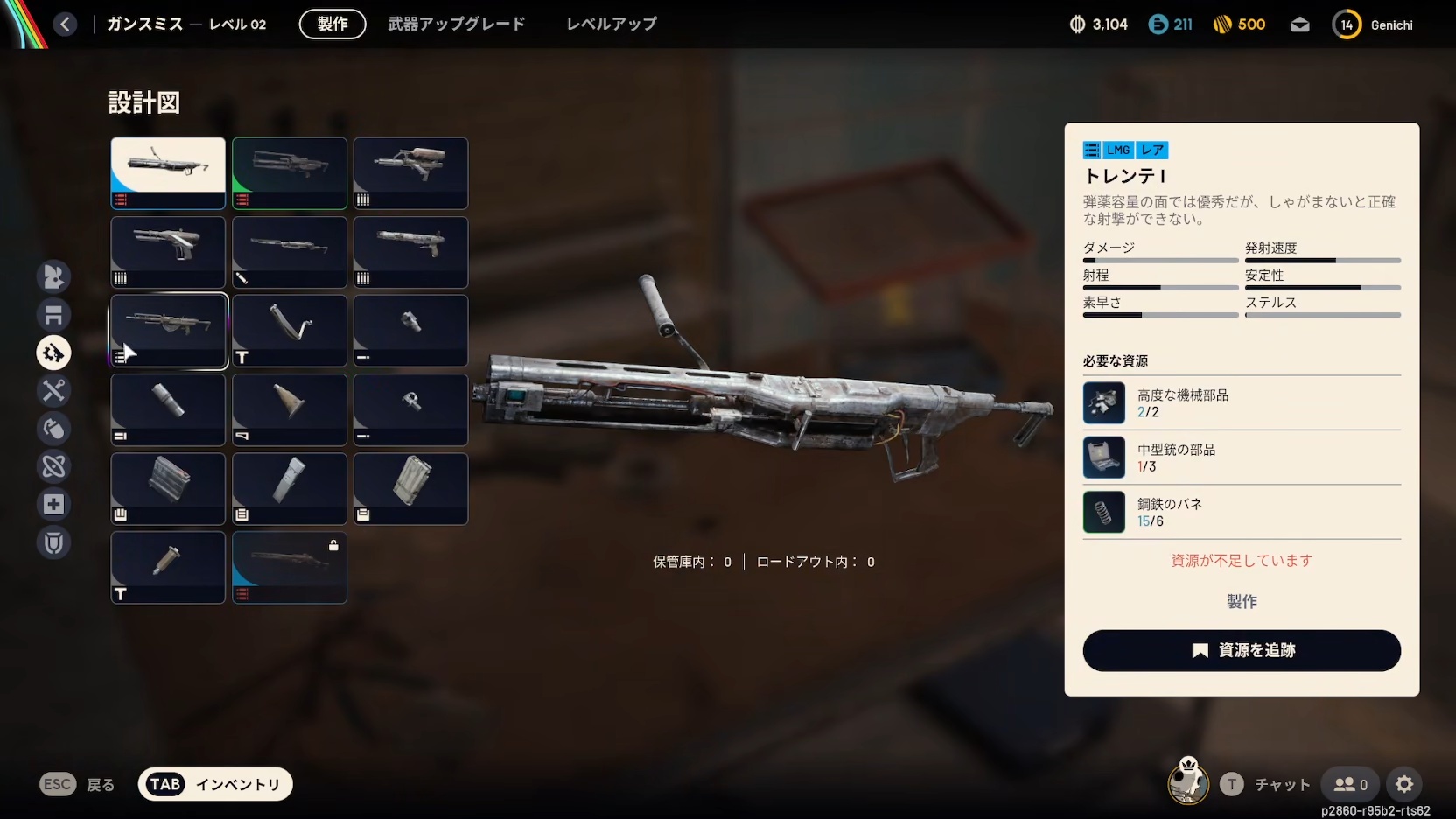Open the Genichi player profile
This screenshot has width=1456, height=819.
tap(1372, 24)
